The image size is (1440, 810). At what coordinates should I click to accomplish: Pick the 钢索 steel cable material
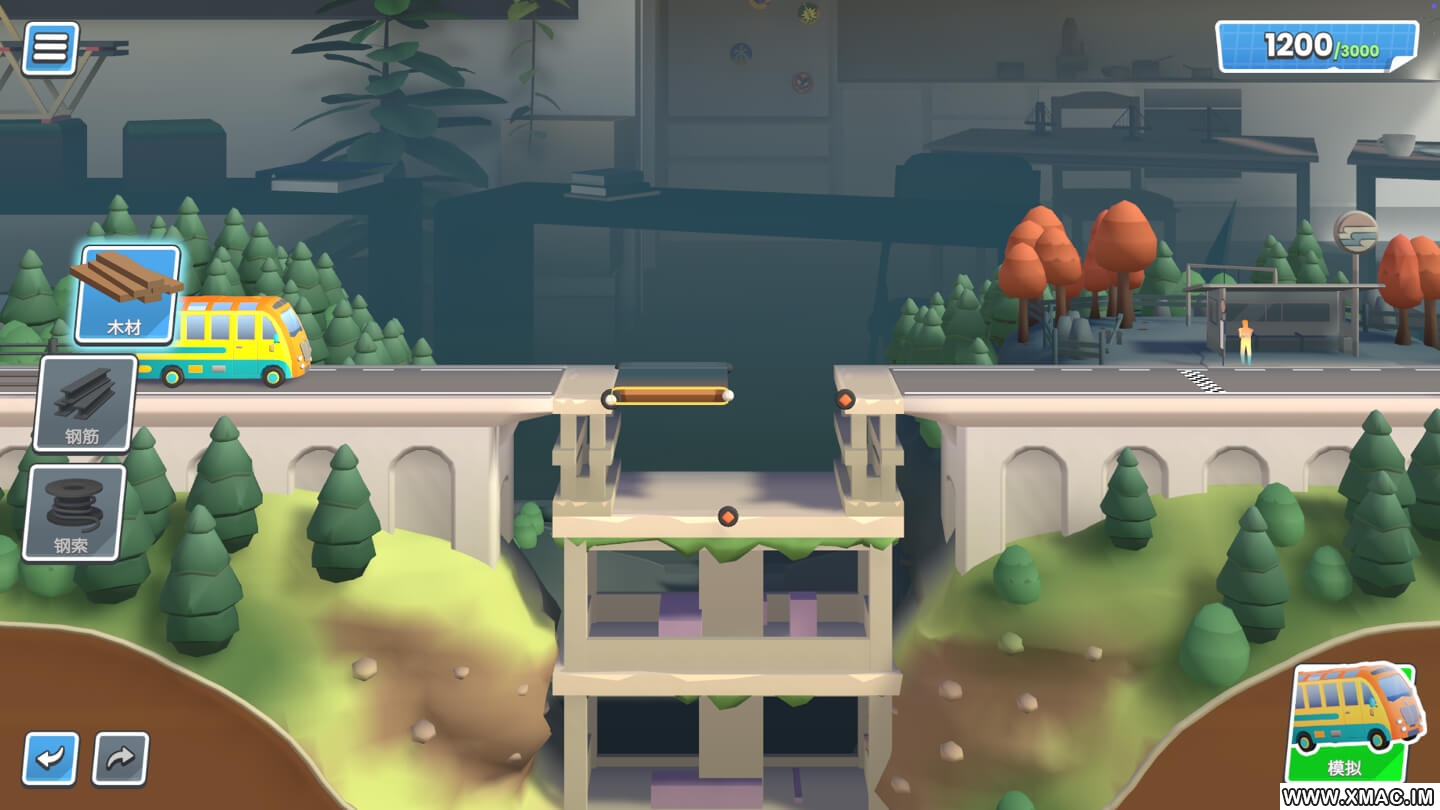76,512
